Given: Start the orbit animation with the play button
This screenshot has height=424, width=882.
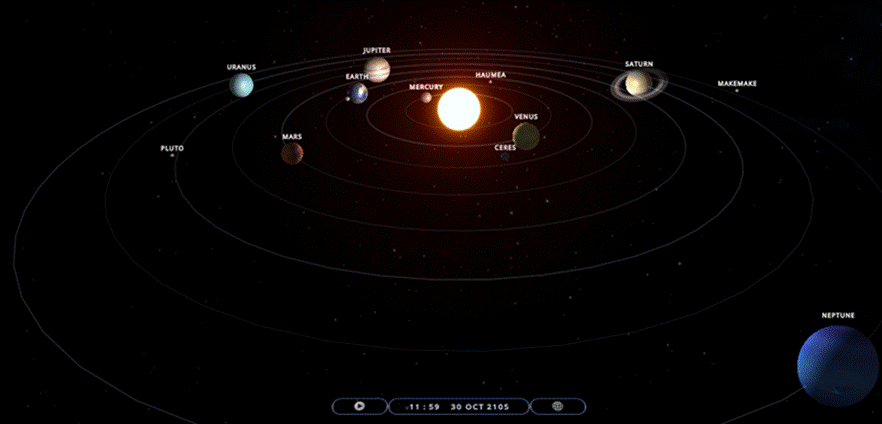Looking at the screenshot, I should pos(360,407).
